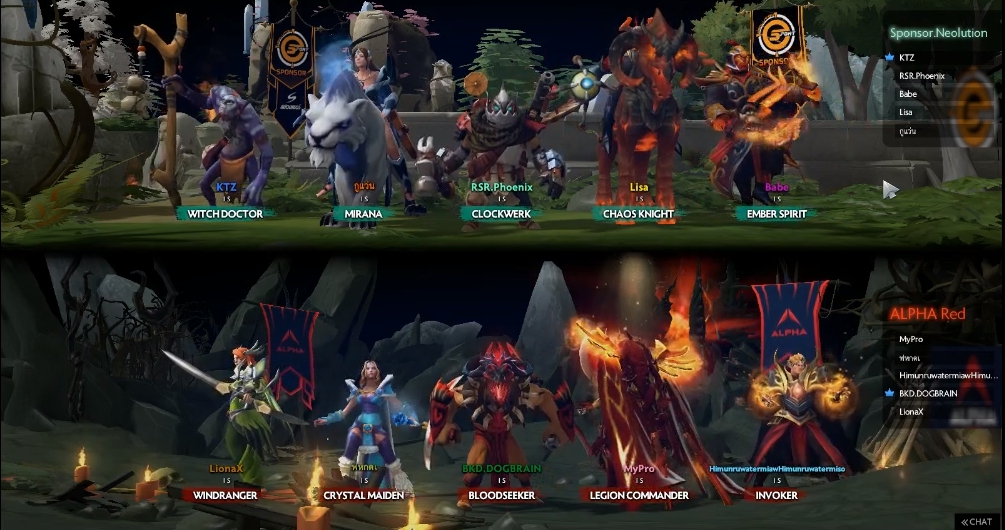Select the Legion Commander hero nameplate

(x=638, y=495)
